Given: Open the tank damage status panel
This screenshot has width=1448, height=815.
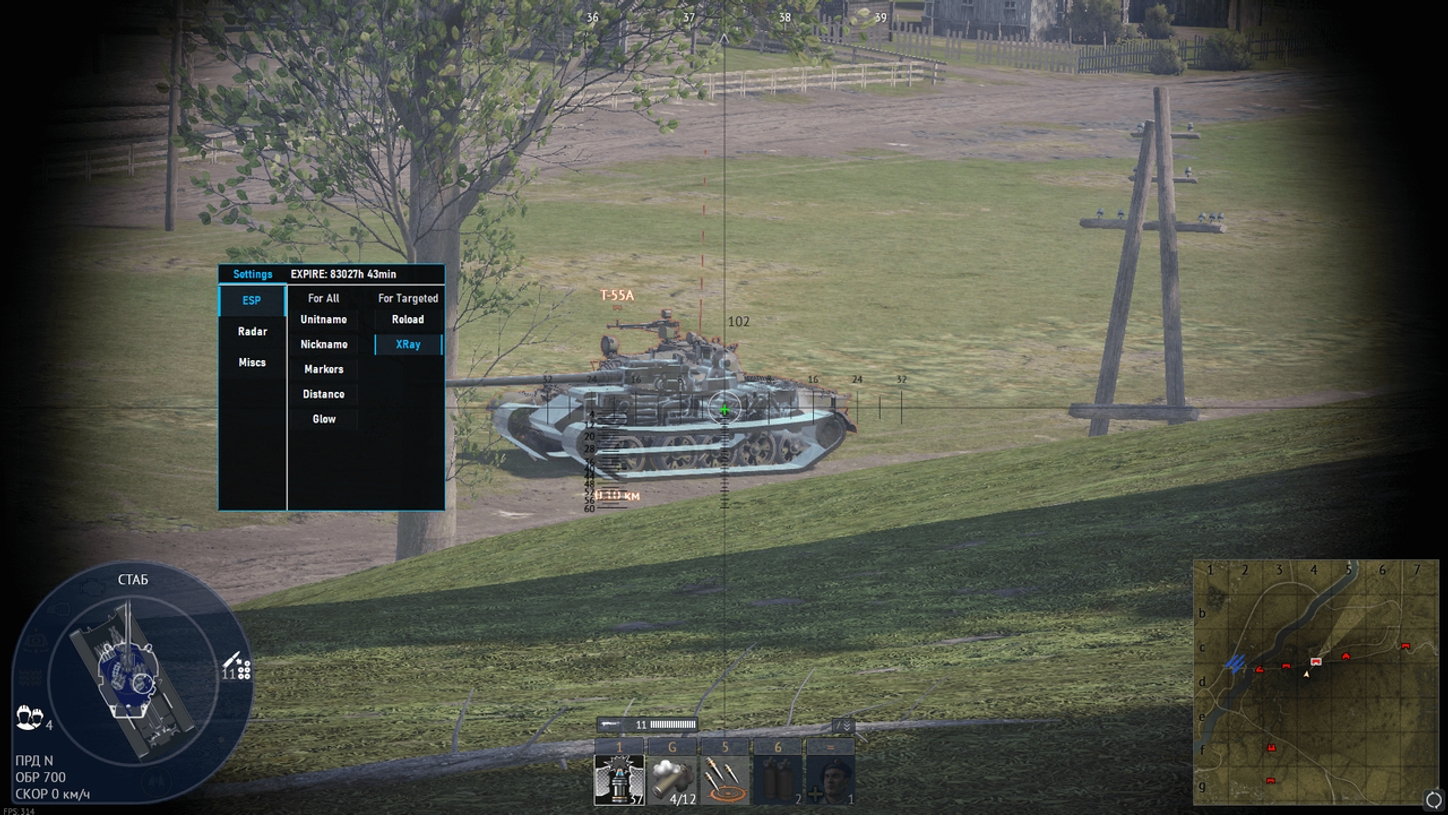Looking at the screenshot, I should pyautogui.click(x=128, y=680).
